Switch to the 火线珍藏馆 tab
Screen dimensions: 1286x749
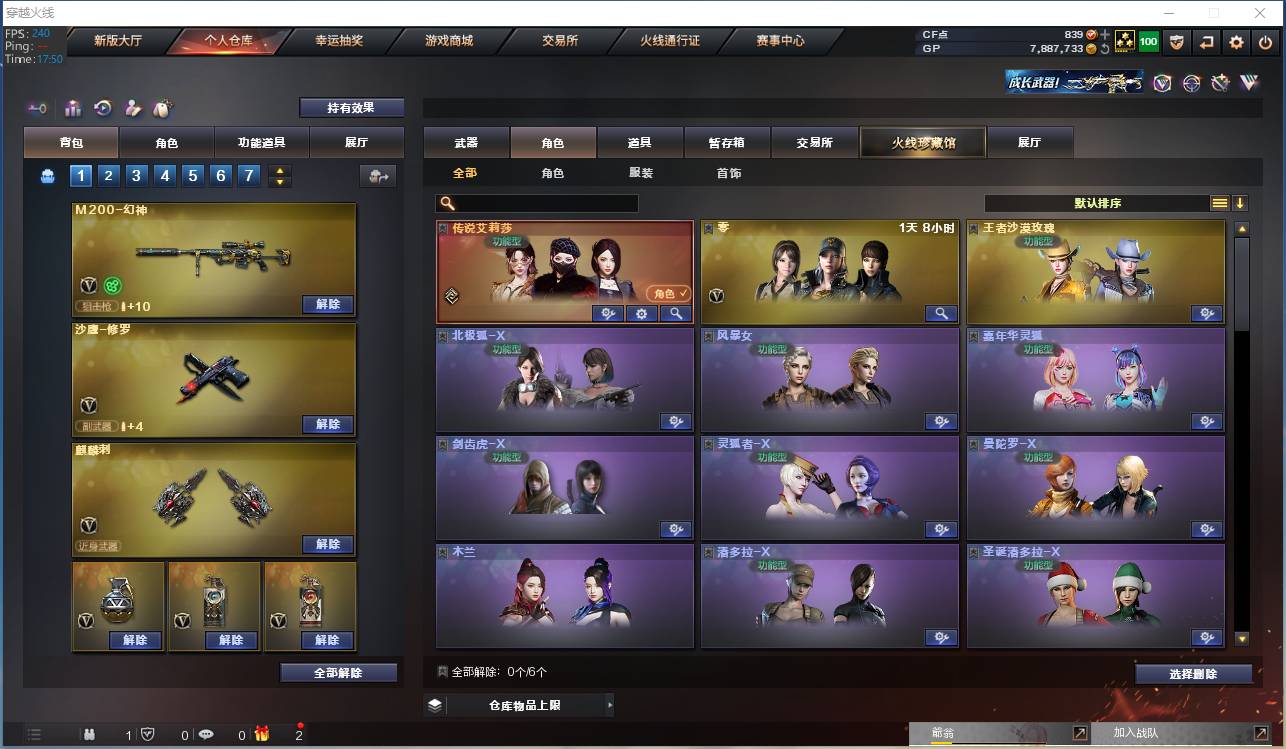(x=921, y=142)
